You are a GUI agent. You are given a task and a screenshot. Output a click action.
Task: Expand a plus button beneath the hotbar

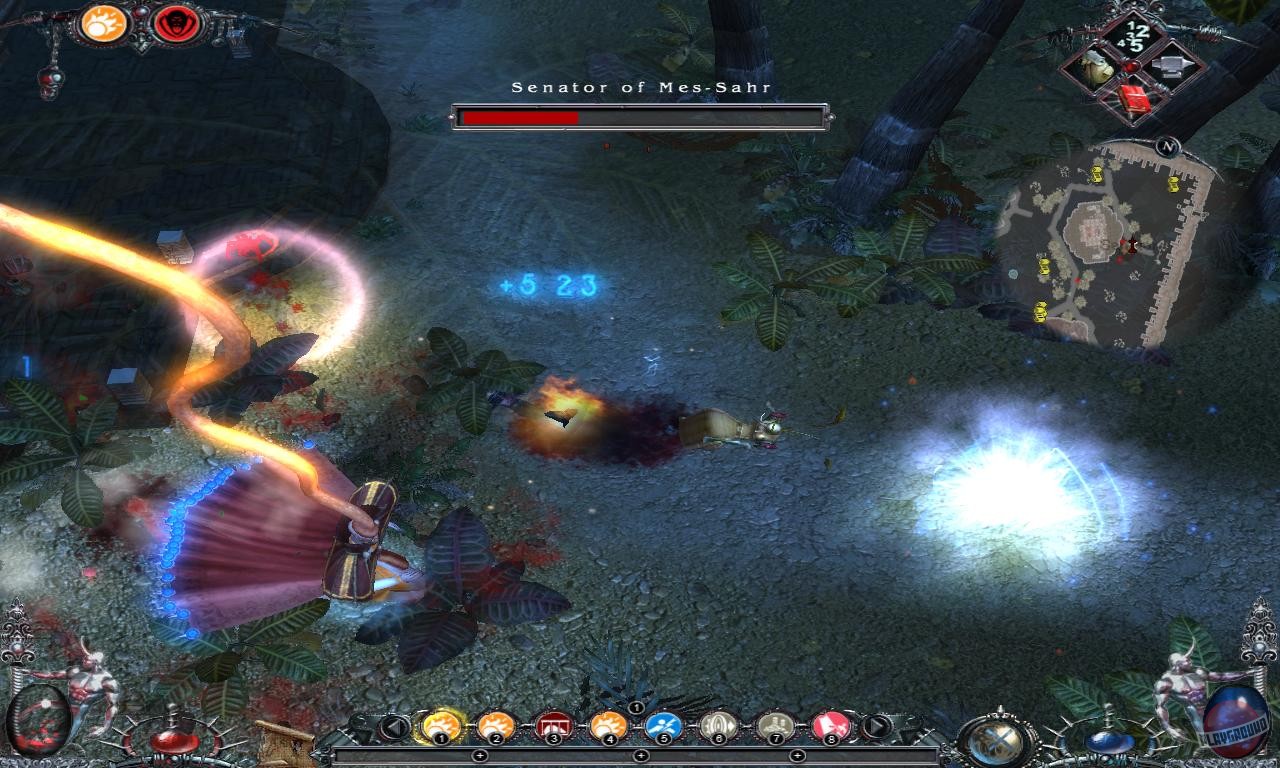click(640, 755)
